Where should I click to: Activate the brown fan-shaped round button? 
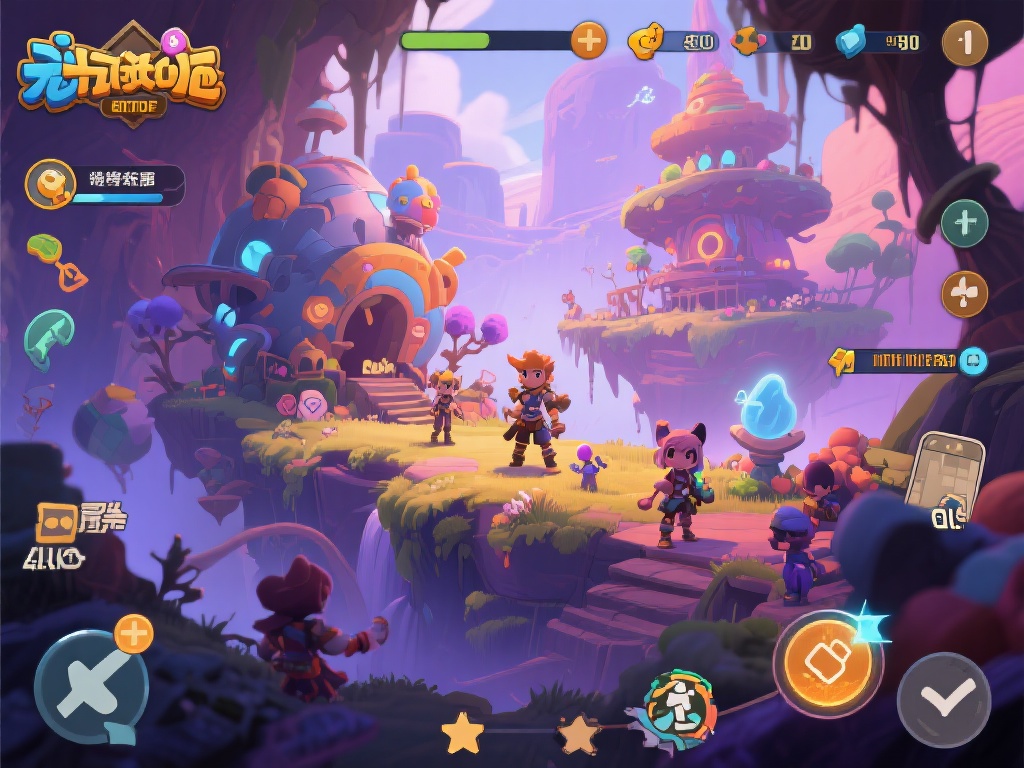point(964,294)
